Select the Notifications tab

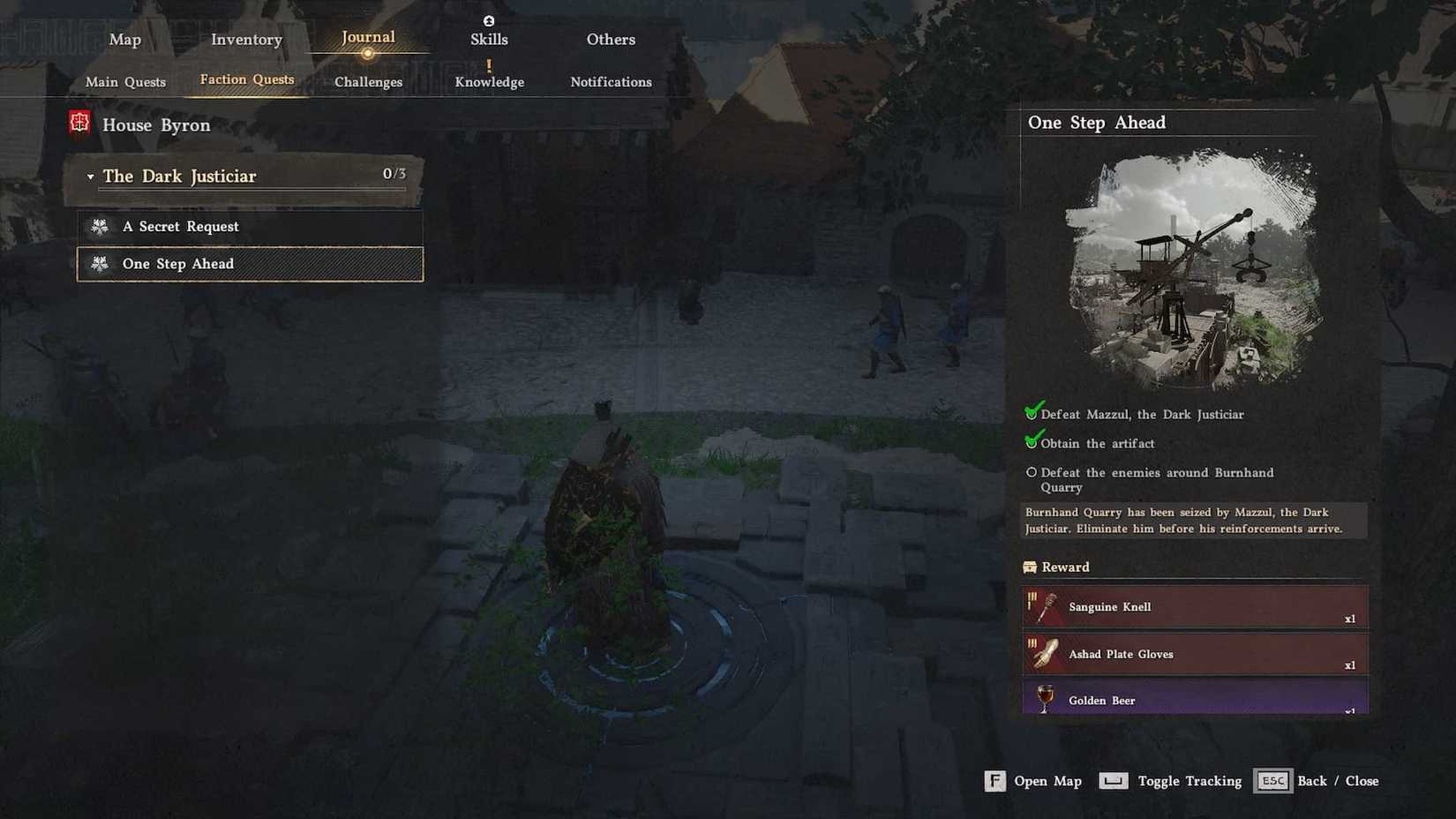[611, 81]
